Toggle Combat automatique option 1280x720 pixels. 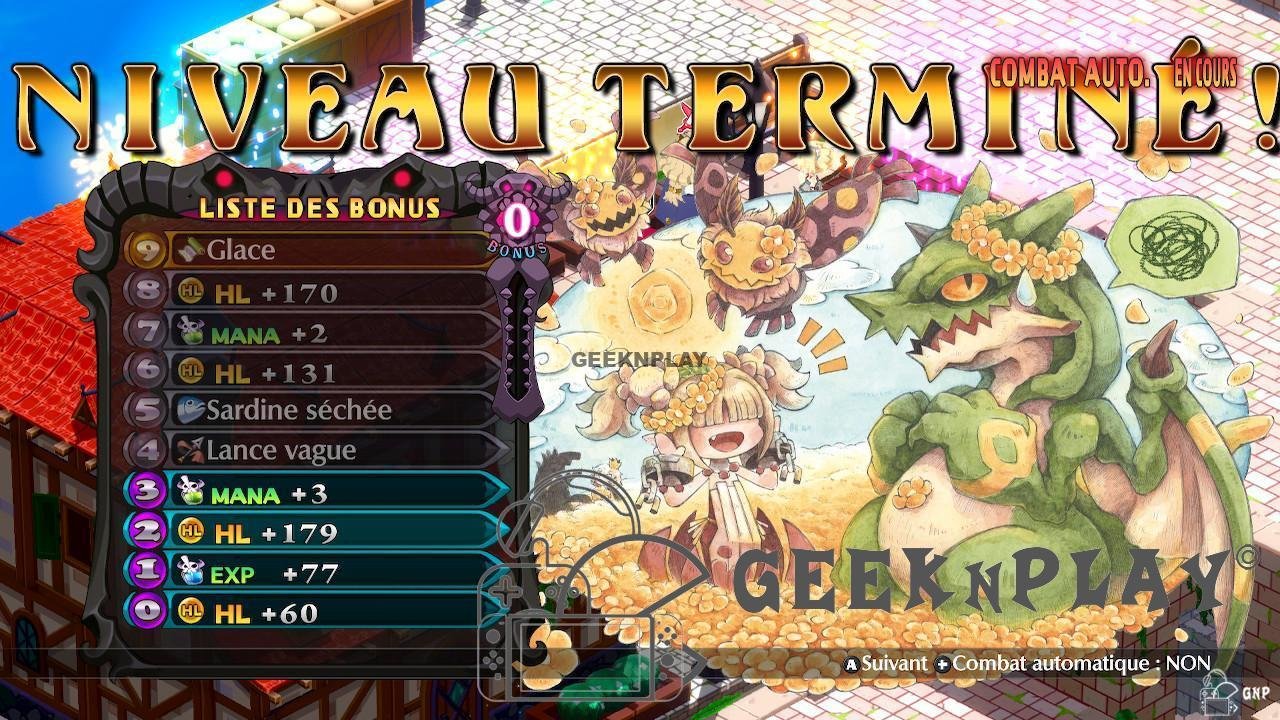[1073, 663]
